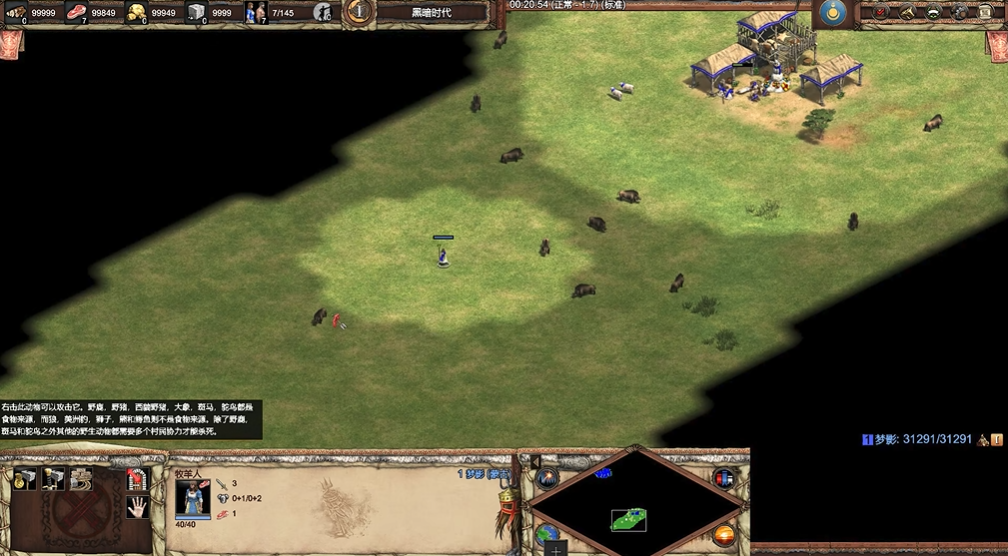Toggle the minimap globe display mode
This screenshot has width=1008, height=556.
pos(547,534)
